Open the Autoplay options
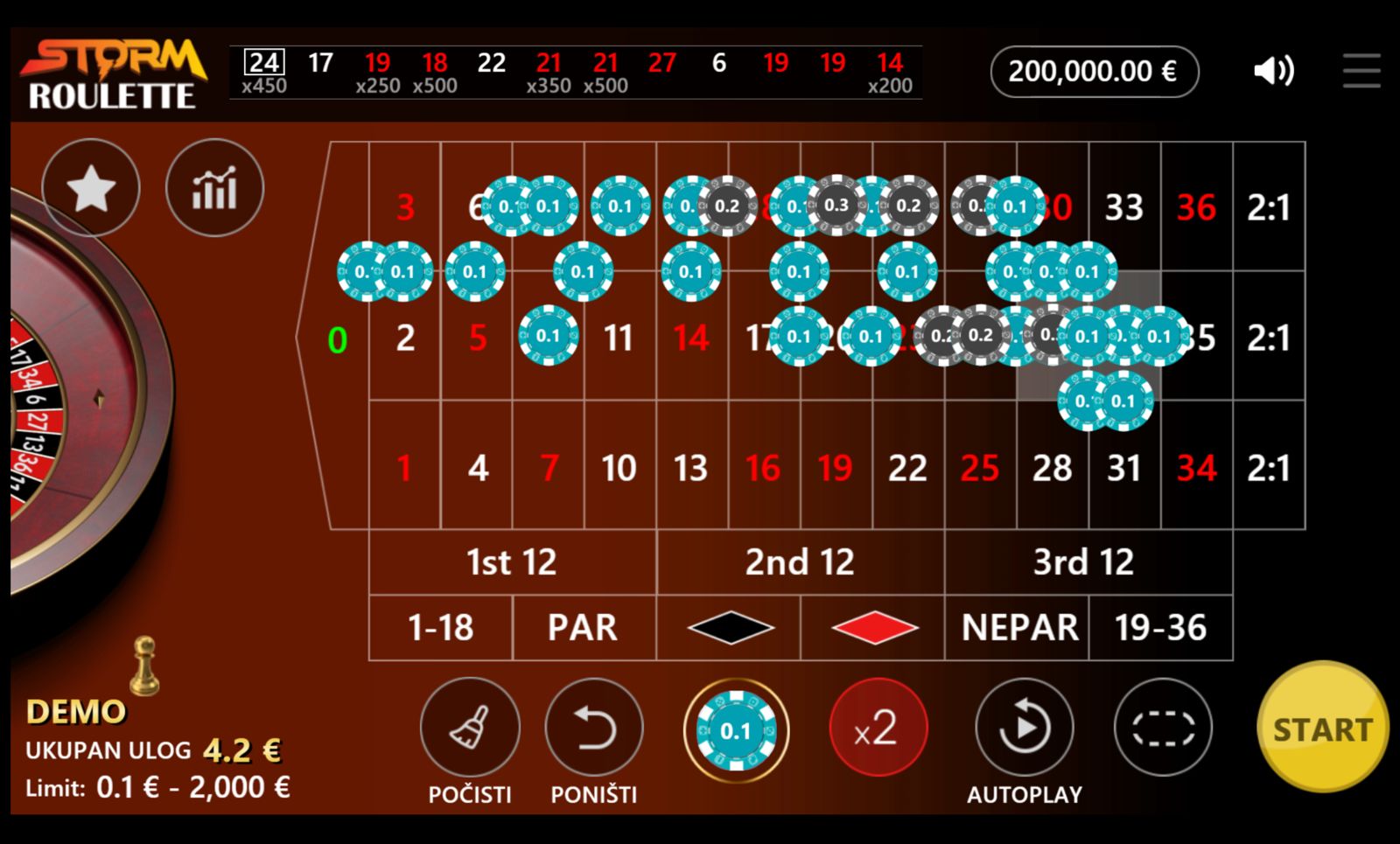This screenshot has width=1400, height=844. tap(1024, 728)
